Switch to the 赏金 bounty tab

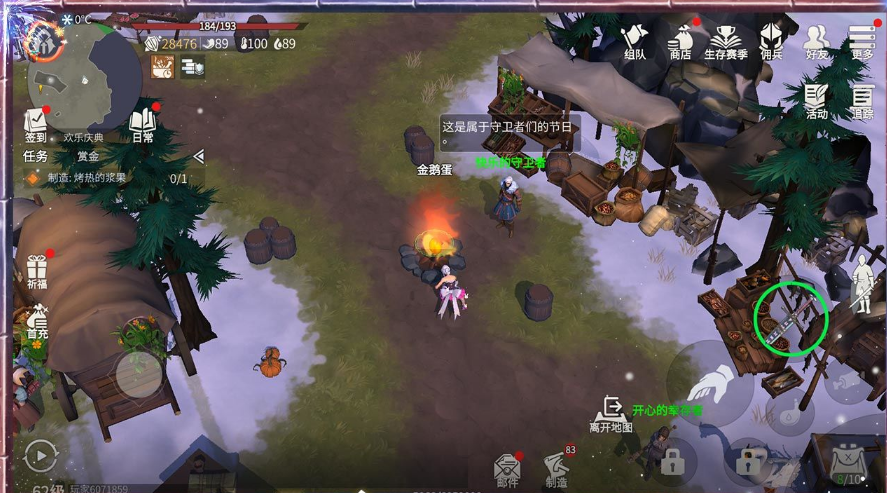pyautogui.click(x=88, y=156)
